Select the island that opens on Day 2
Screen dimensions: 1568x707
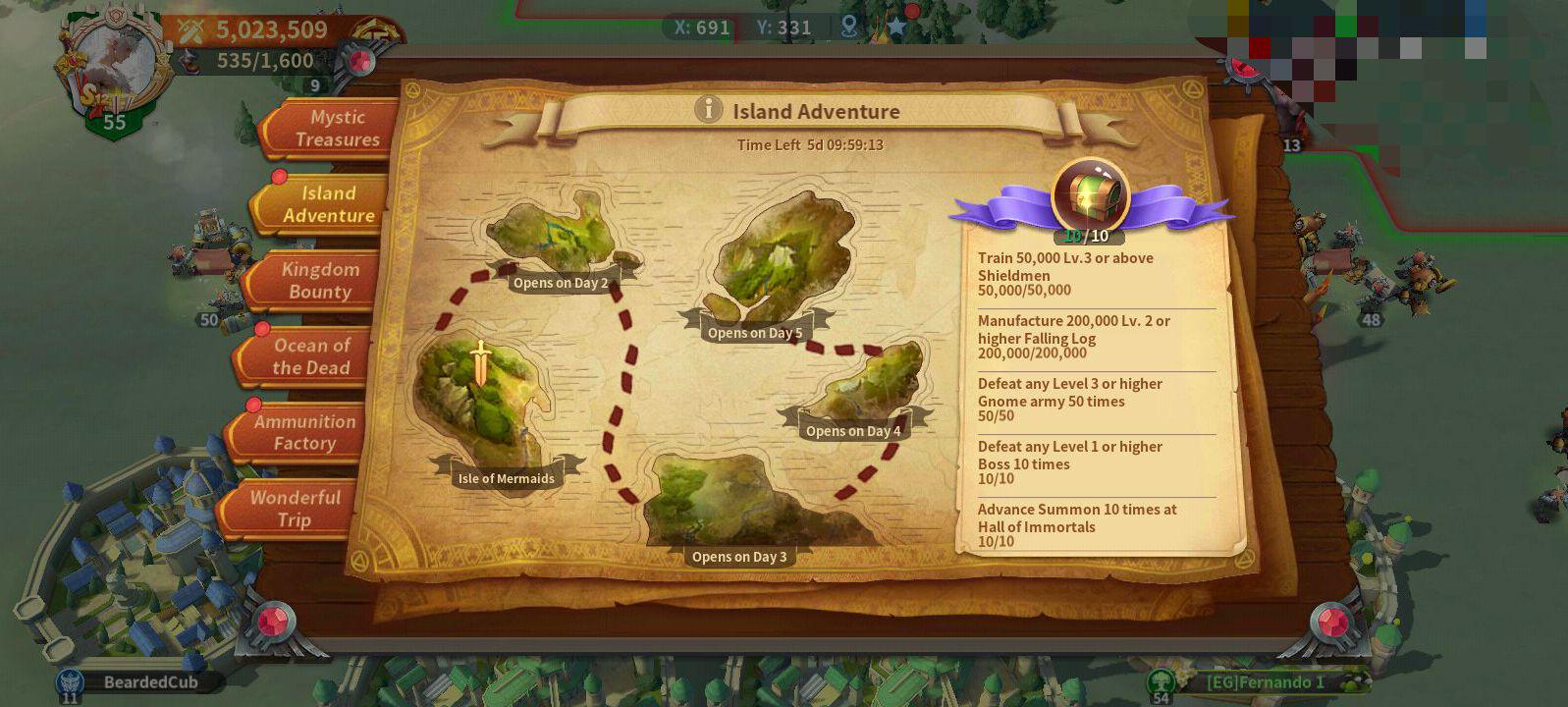555,231
